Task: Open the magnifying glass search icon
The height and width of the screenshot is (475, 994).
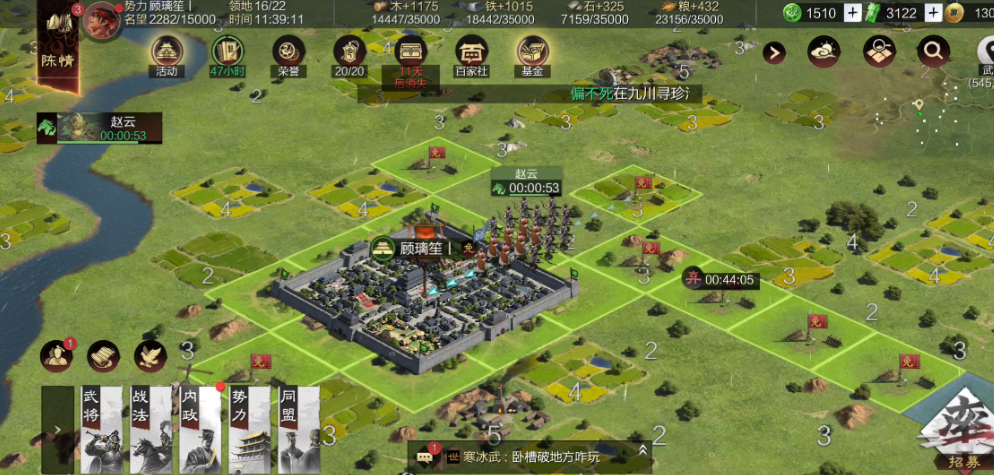Action: click(x=934, y=51)
